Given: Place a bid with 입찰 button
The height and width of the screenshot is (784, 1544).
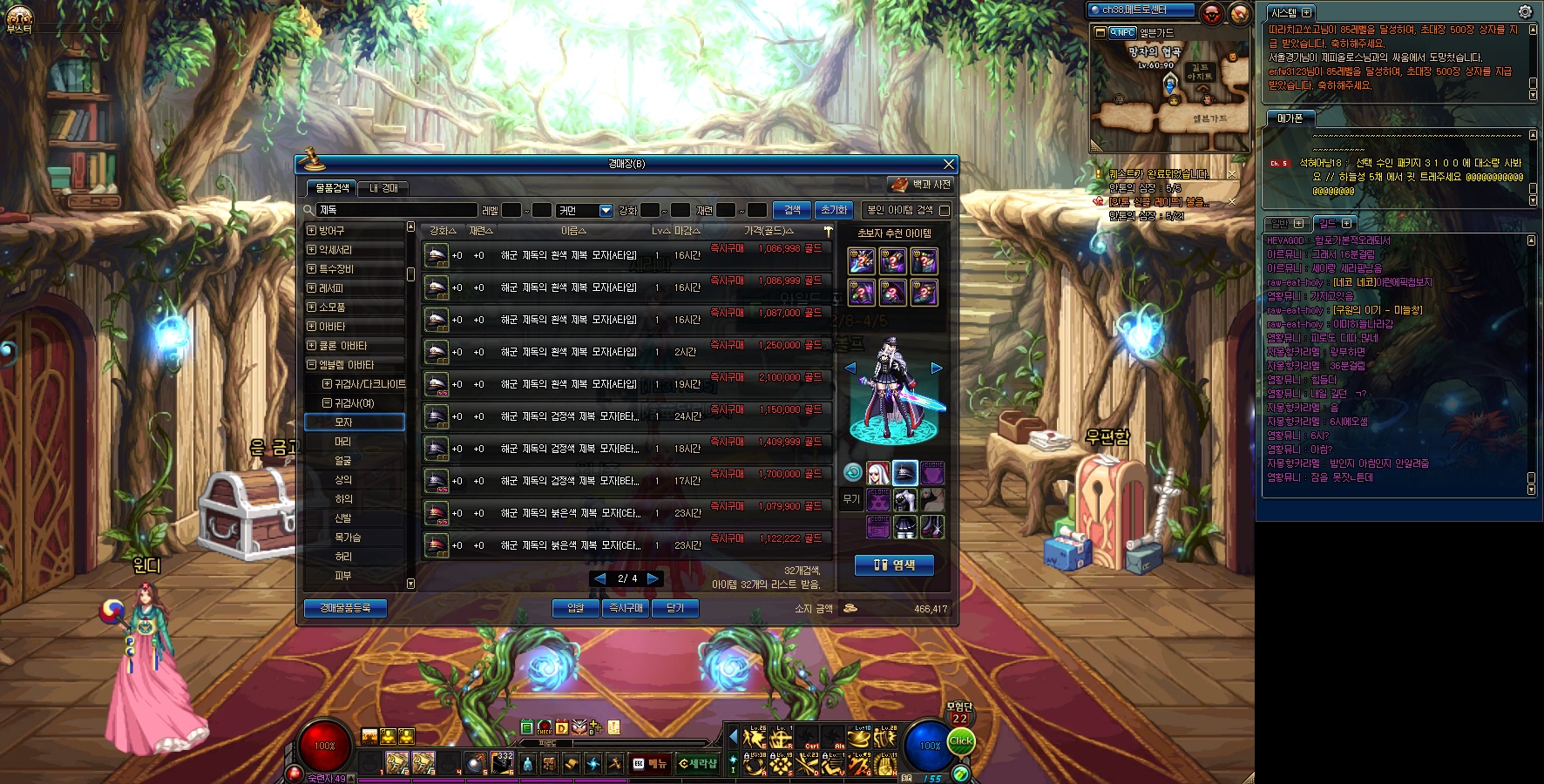Looking at the screenshot, I should 575,608.
